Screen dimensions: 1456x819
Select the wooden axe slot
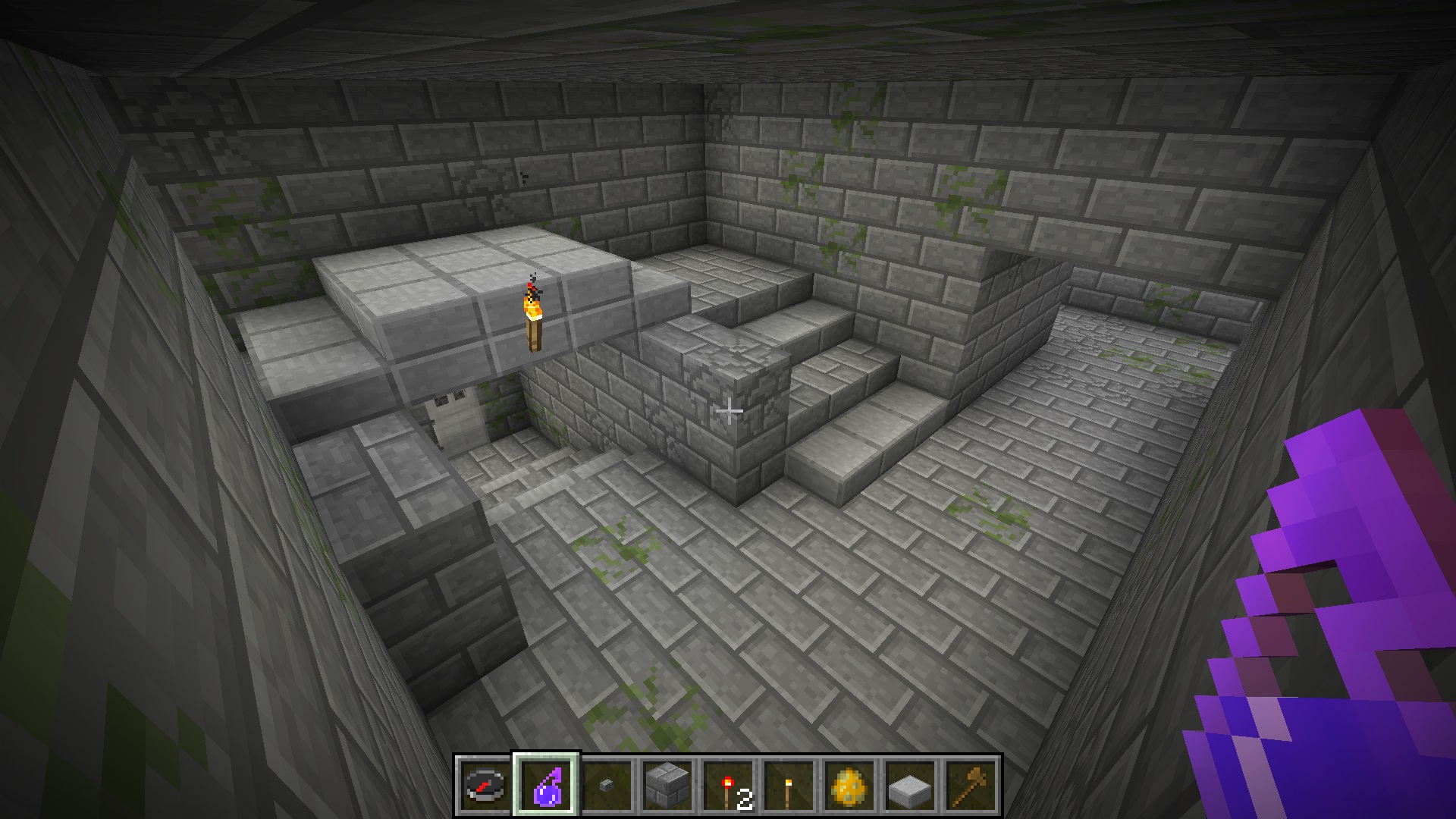pyautogui.click(x=971, y=786)
